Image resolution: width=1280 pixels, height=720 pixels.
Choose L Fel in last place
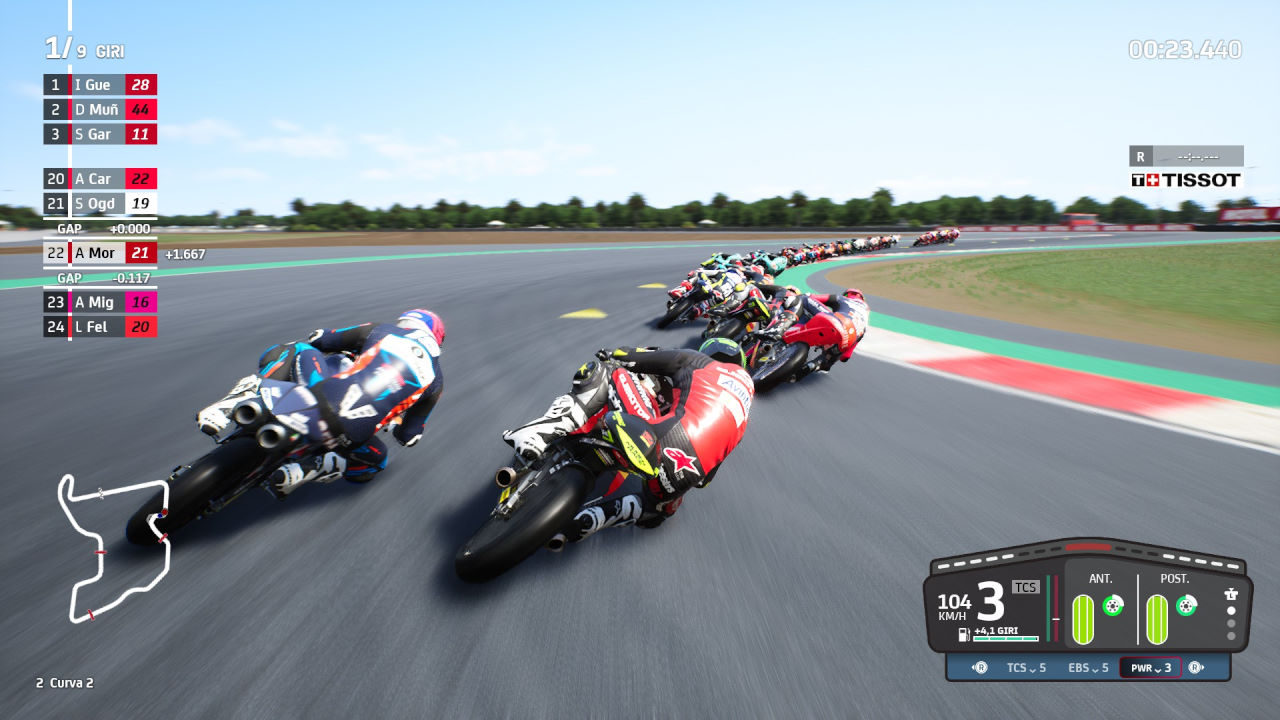point(99,327)
